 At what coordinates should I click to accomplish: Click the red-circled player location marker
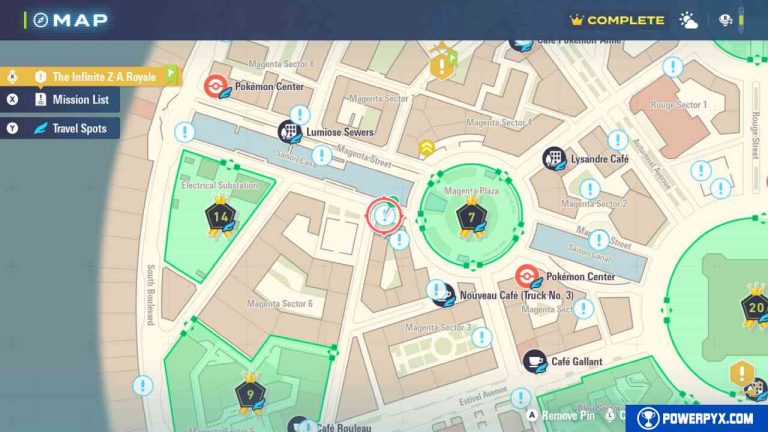[383, 214]
